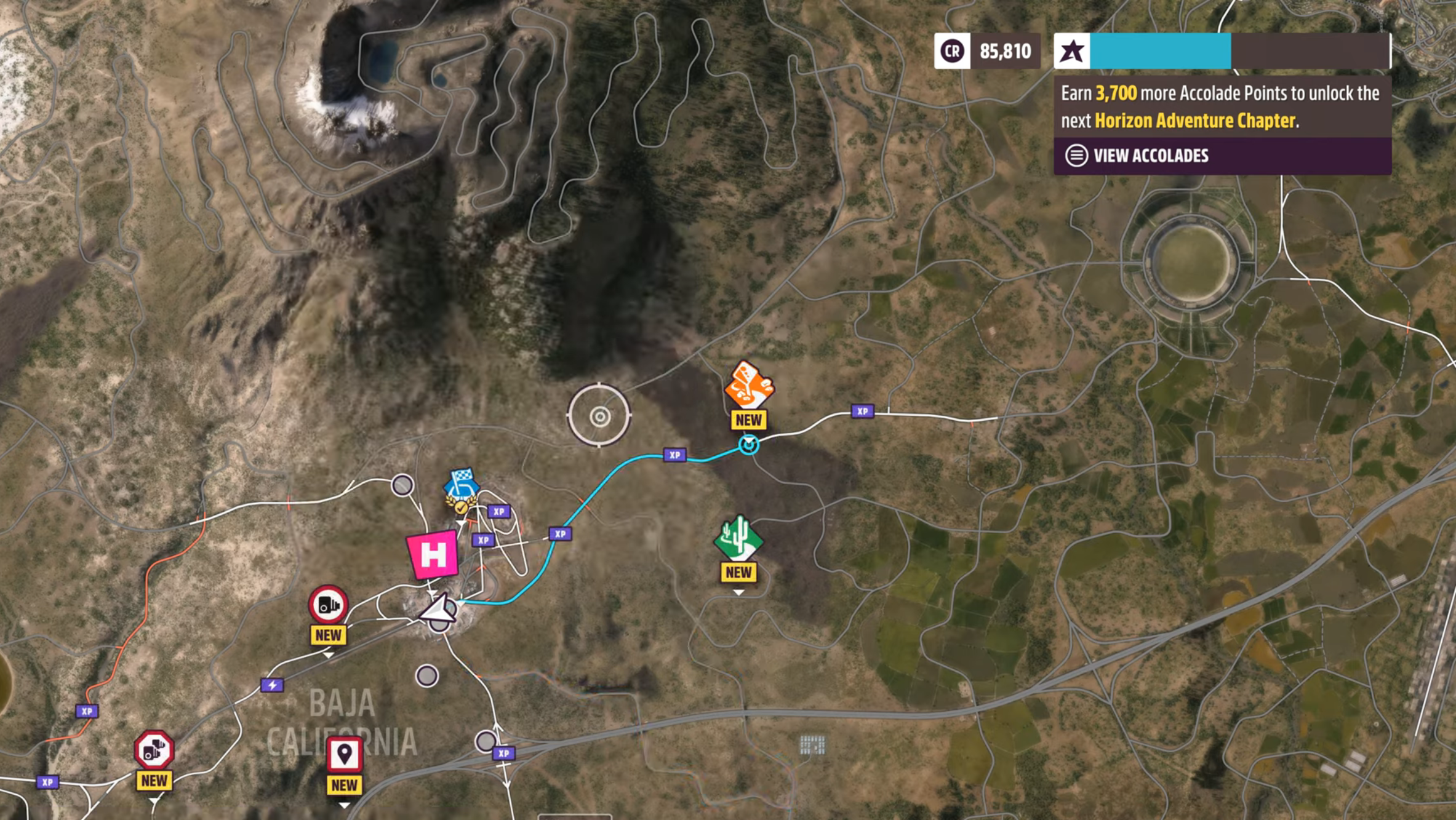Viewport: 1456px width, 820px height.
Task: Select the orange new event marker
Action: tap(748, 386)
